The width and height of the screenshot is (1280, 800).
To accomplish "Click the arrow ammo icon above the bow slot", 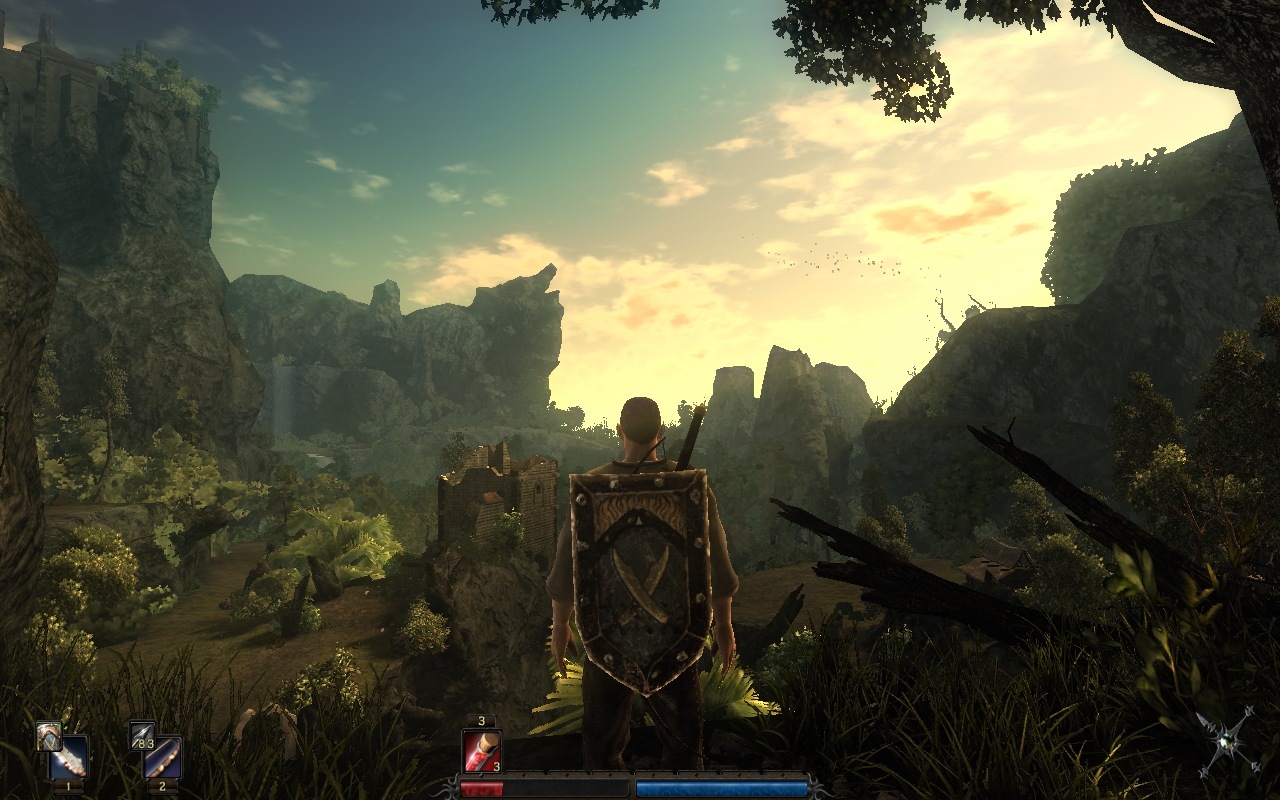I will pos(142,736).
